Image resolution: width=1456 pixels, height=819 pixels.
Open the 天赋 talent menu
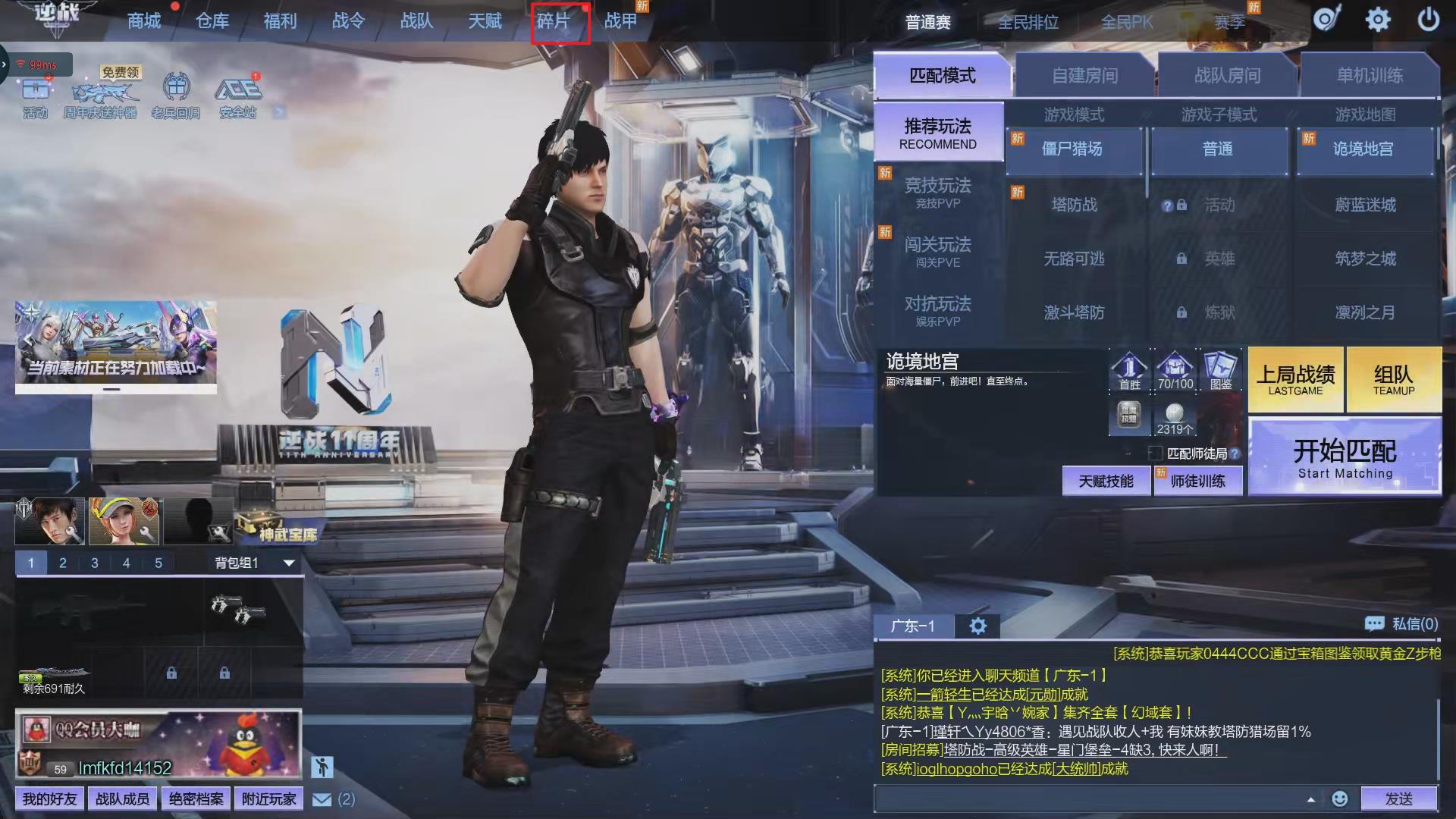pos(485,21)
